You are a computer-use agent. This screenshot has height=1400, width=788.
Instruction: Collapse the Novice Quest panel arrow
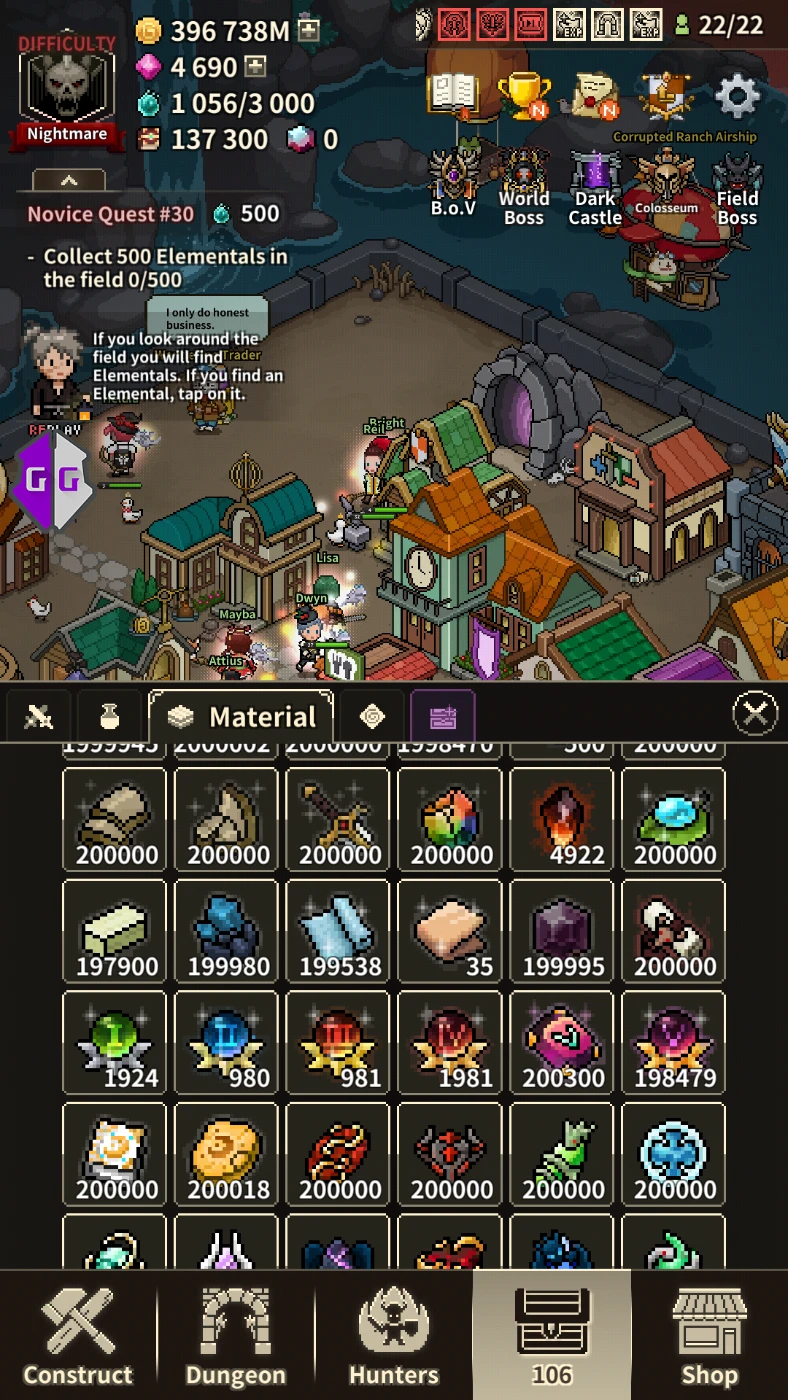tap(69, 181)
